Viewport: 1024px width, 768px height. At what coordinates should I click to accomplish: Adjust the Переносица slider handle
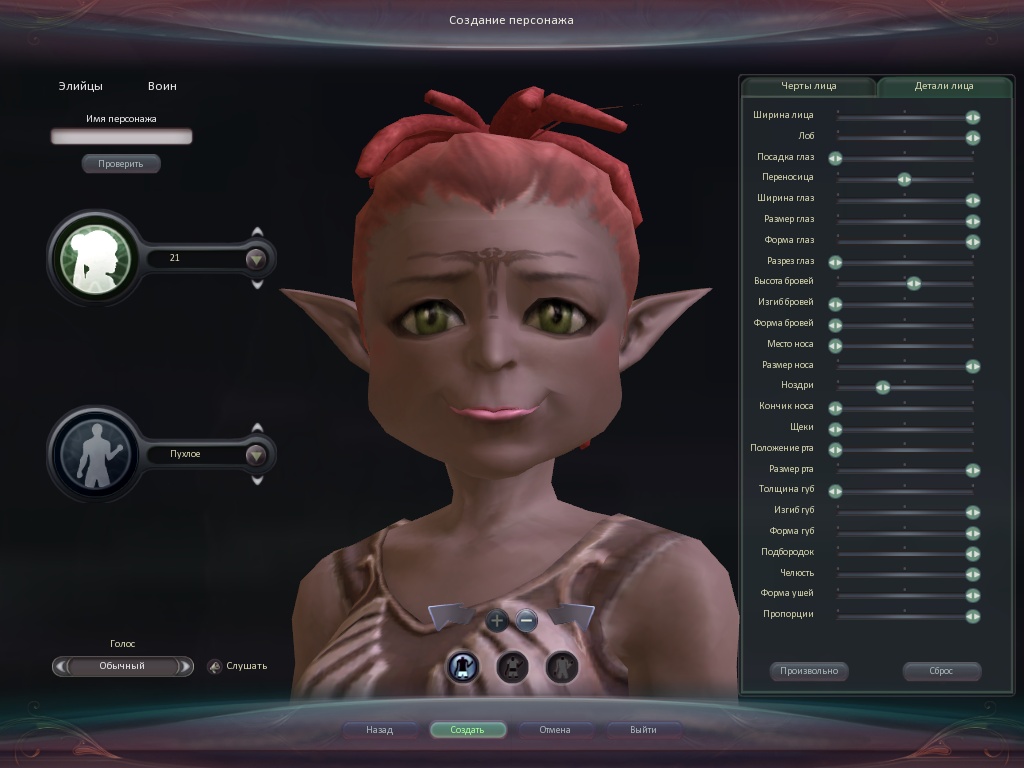pos(904,179)
